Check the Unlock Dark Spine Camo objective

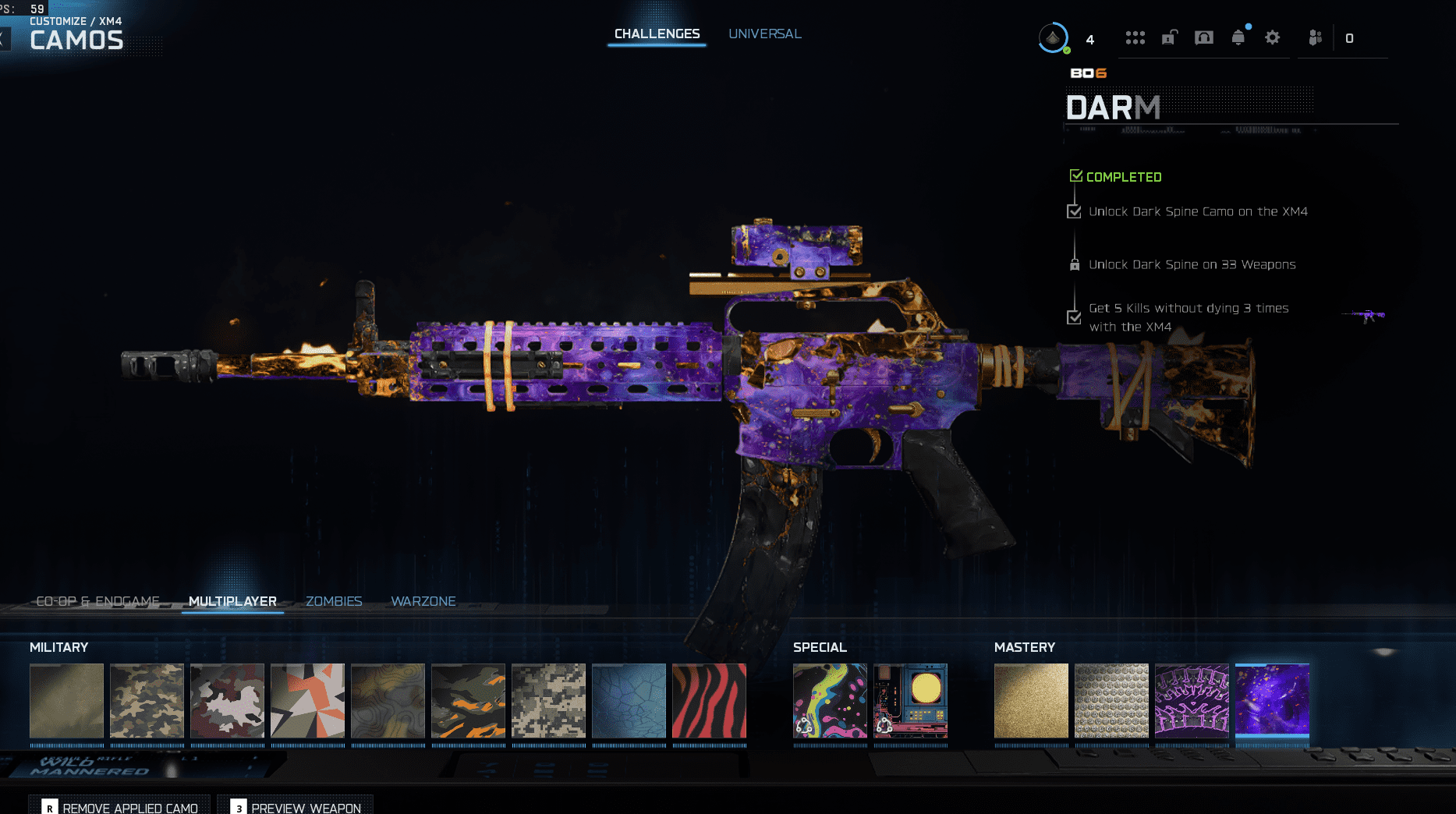[1075, 211]
